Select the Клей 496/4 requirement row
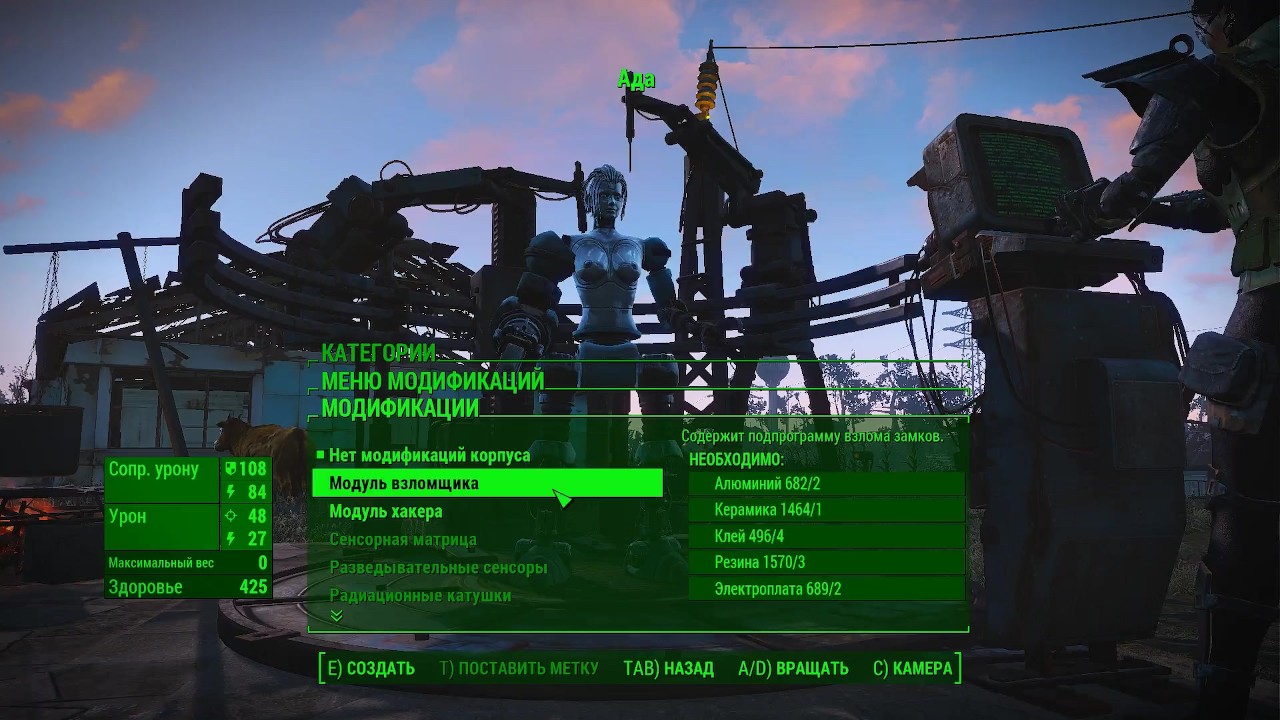 tap(827, 535)
